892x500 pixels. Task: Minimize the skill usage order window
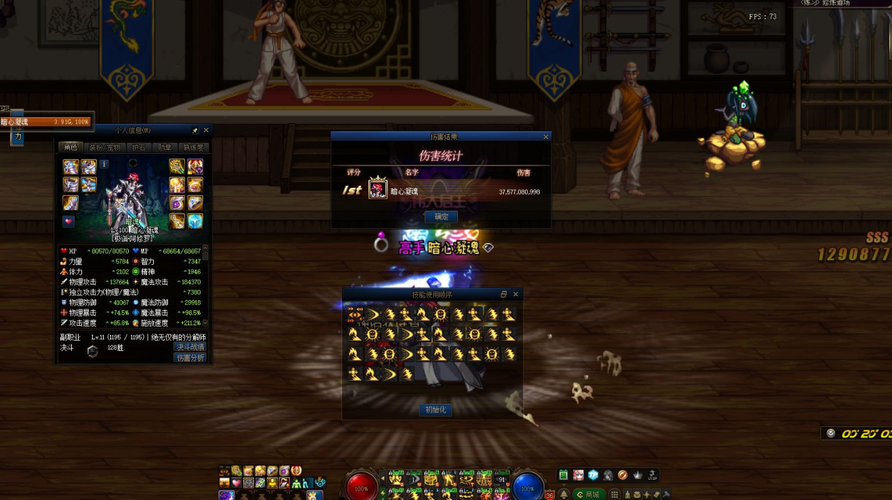pos(504,295)
